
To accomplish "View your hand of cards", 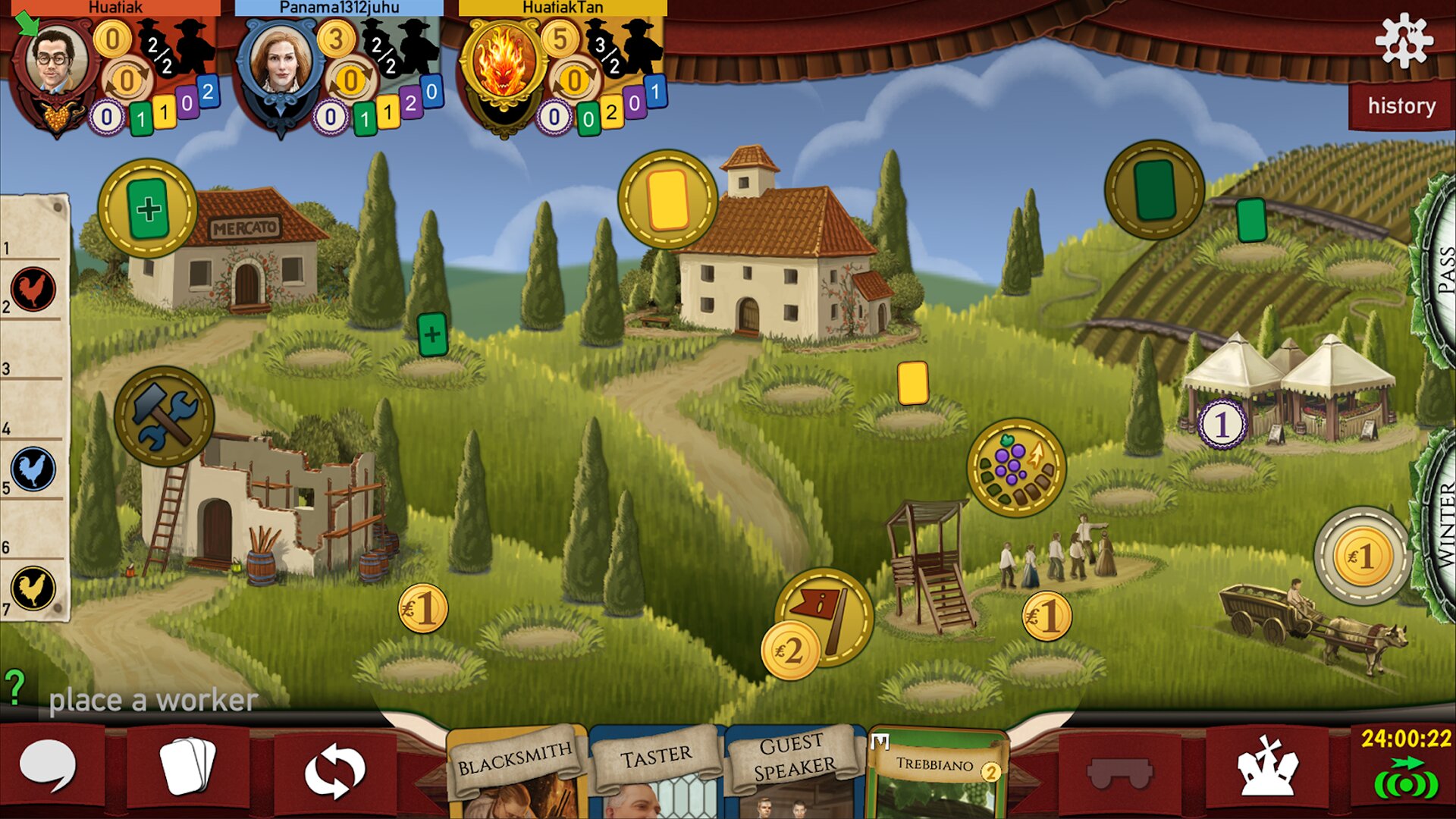I will coord(187,767).
